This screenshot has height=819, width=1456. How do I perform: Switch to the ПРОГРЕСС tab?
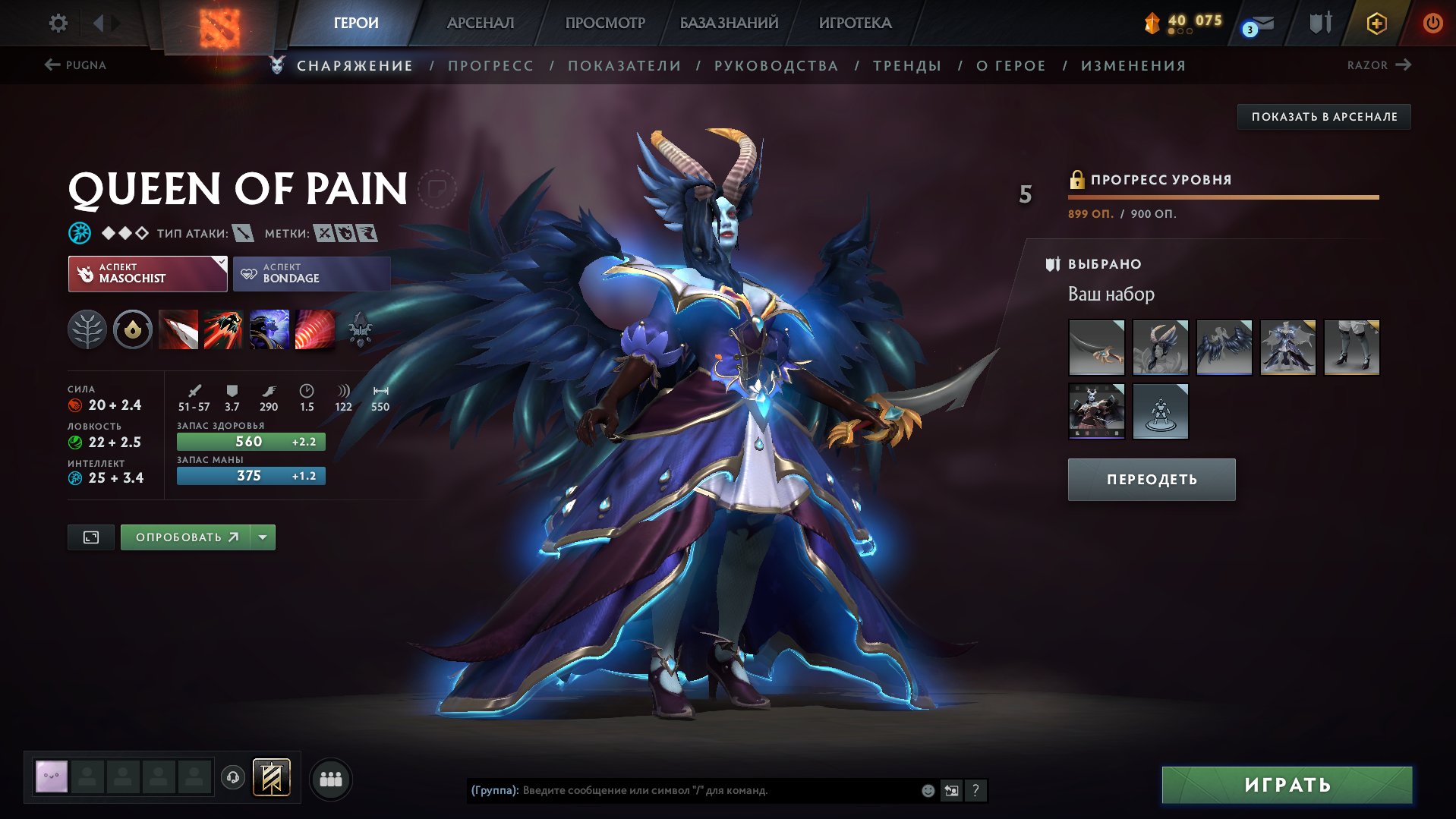click(490, 65)
